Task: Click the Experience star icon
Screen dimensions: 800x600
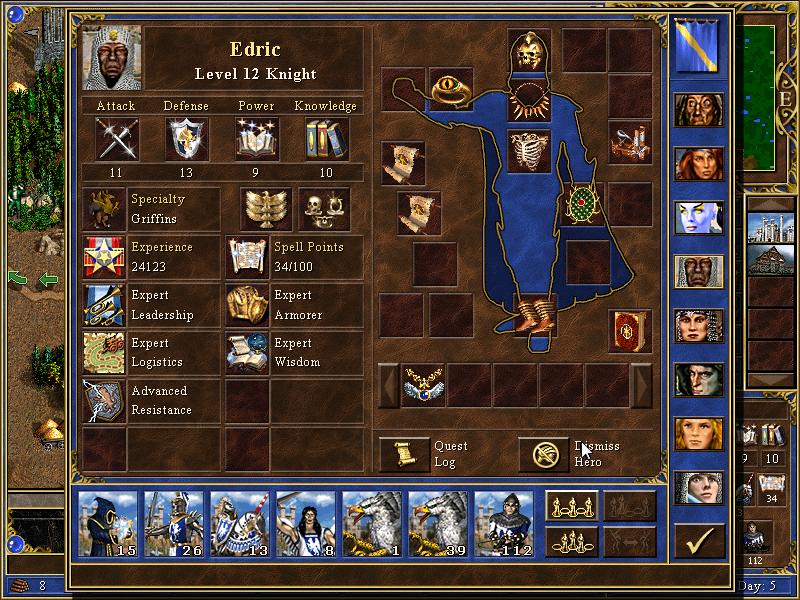Action: pyautogui.click(x=104, y=257)
